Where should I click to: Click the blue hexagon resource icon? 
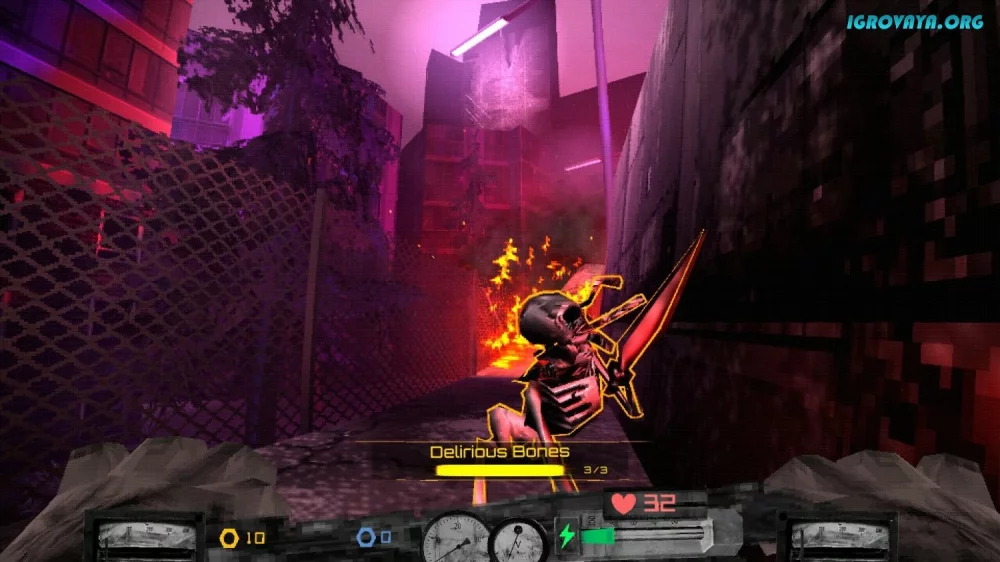pos(366,537)
